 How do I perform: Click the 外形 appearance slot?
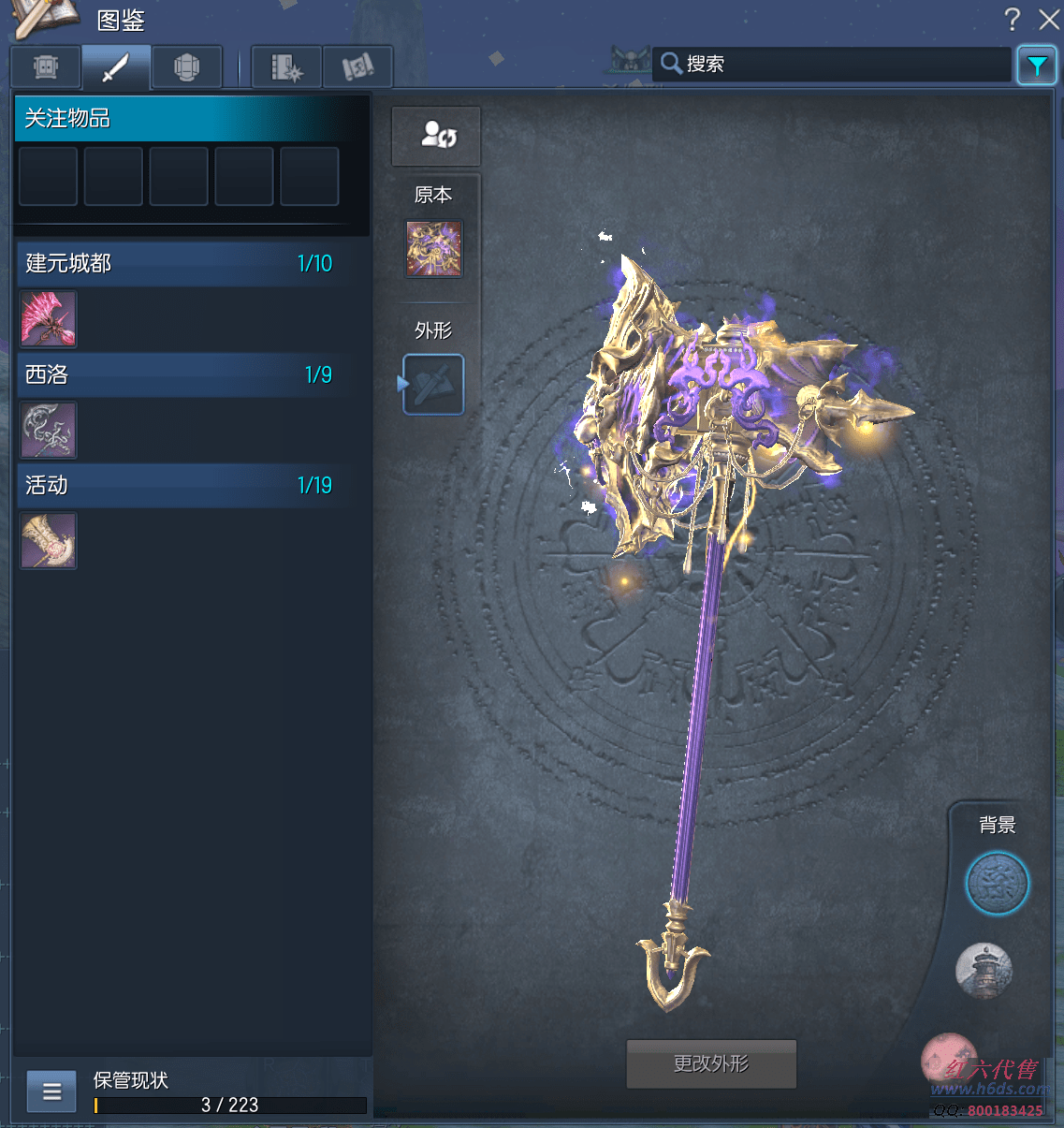[434, 384]
